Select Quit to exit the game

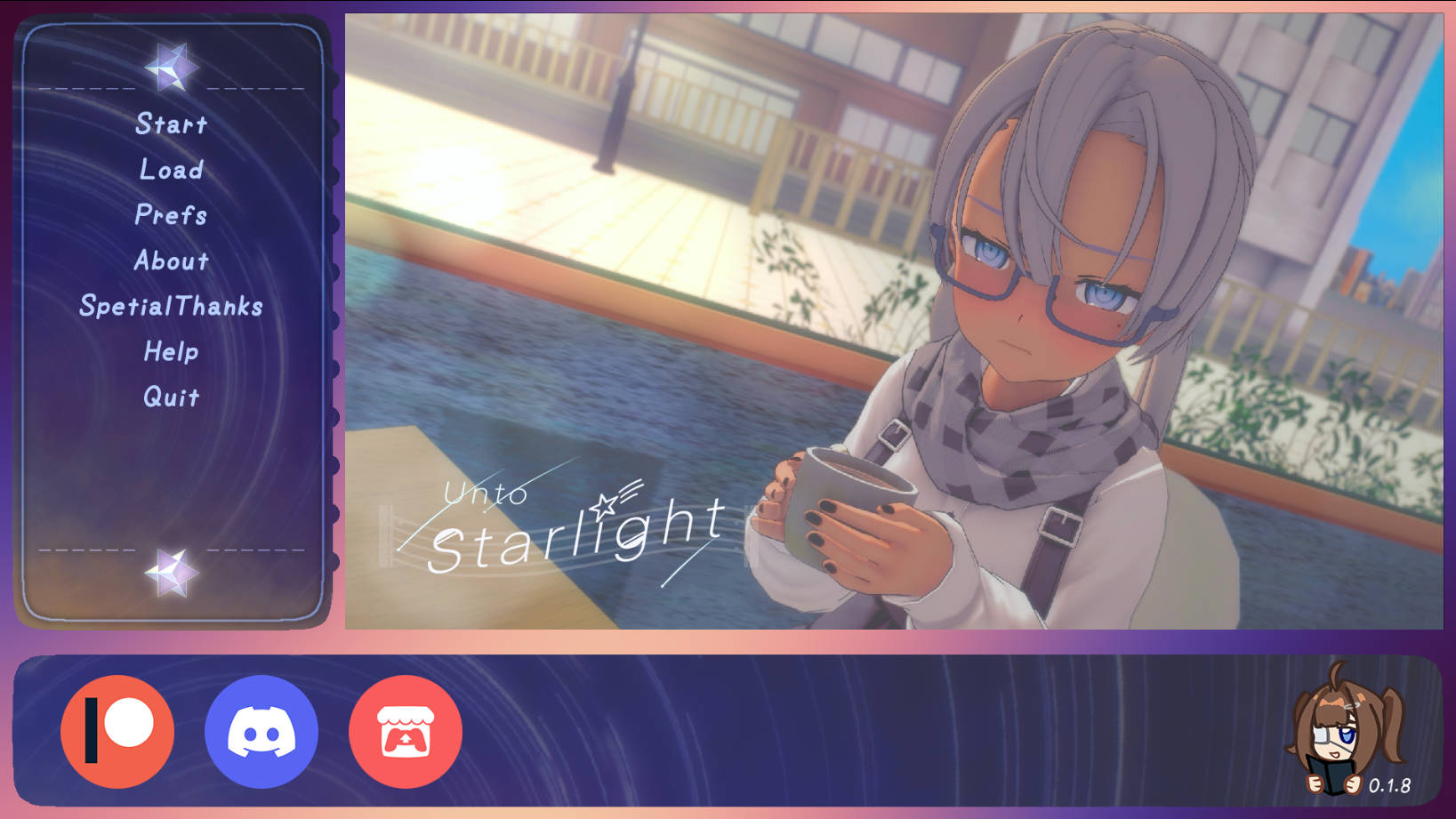pyautogui.click(x=171, y=397)
